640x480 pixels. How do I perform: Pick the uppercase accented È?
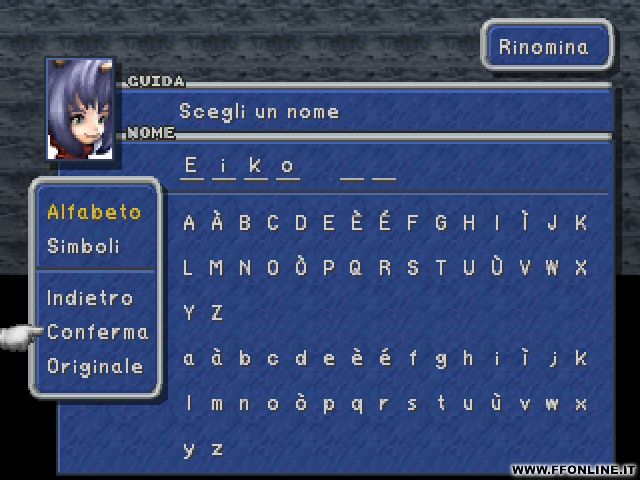(x=357, y=223)
